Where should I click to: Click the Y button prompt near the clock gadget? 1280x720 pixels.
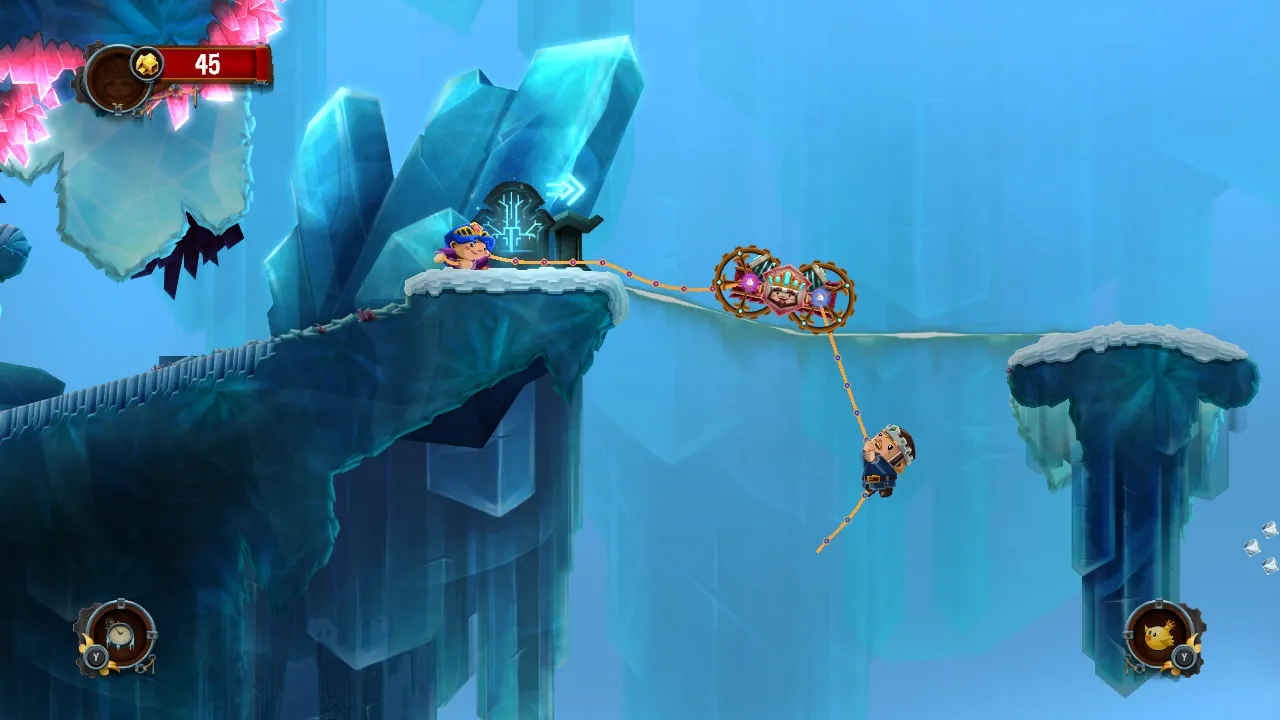click(95, 656)
